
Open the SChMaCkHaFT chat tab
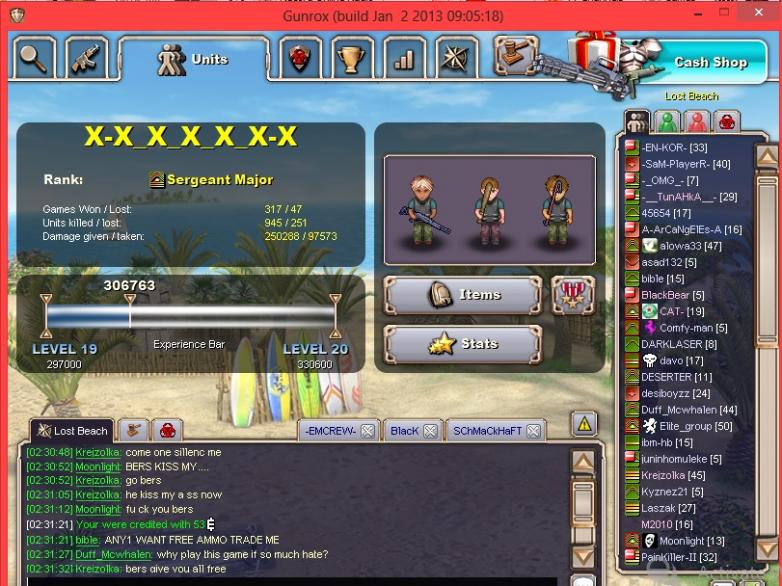pos(488,432)
